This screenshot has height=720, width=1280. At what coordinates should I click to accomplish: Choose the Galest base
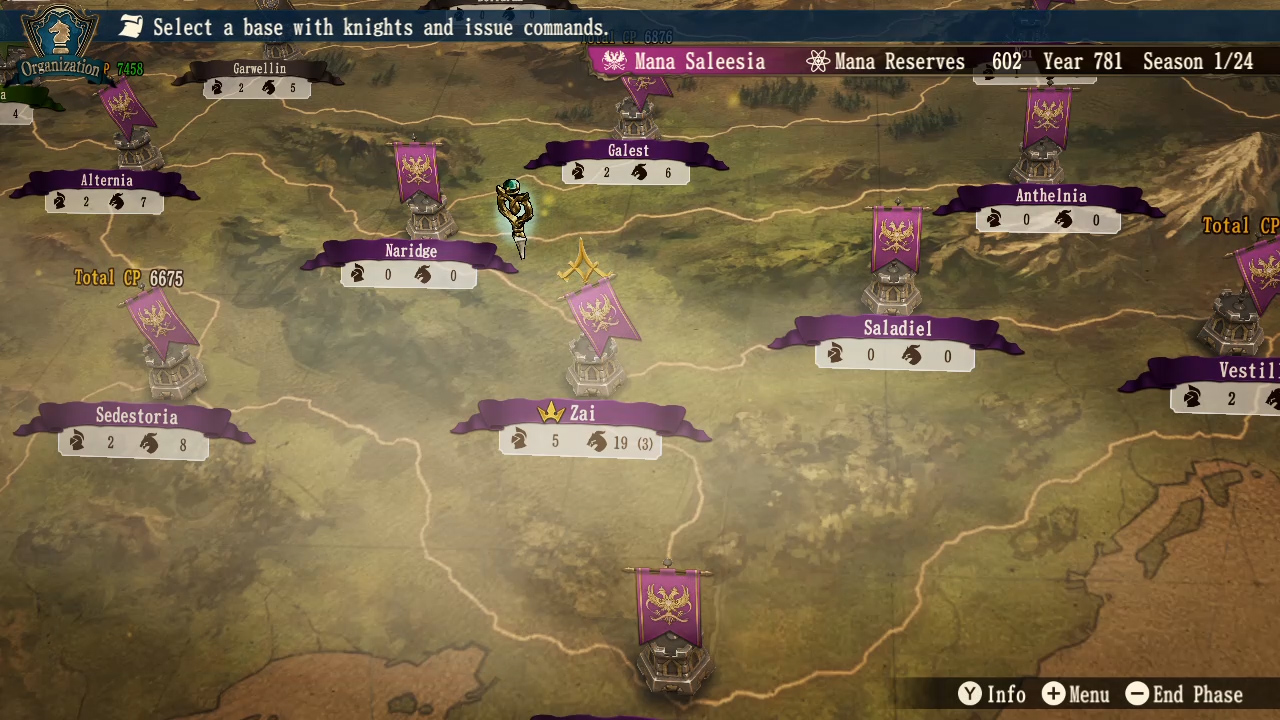click(628, 151)
